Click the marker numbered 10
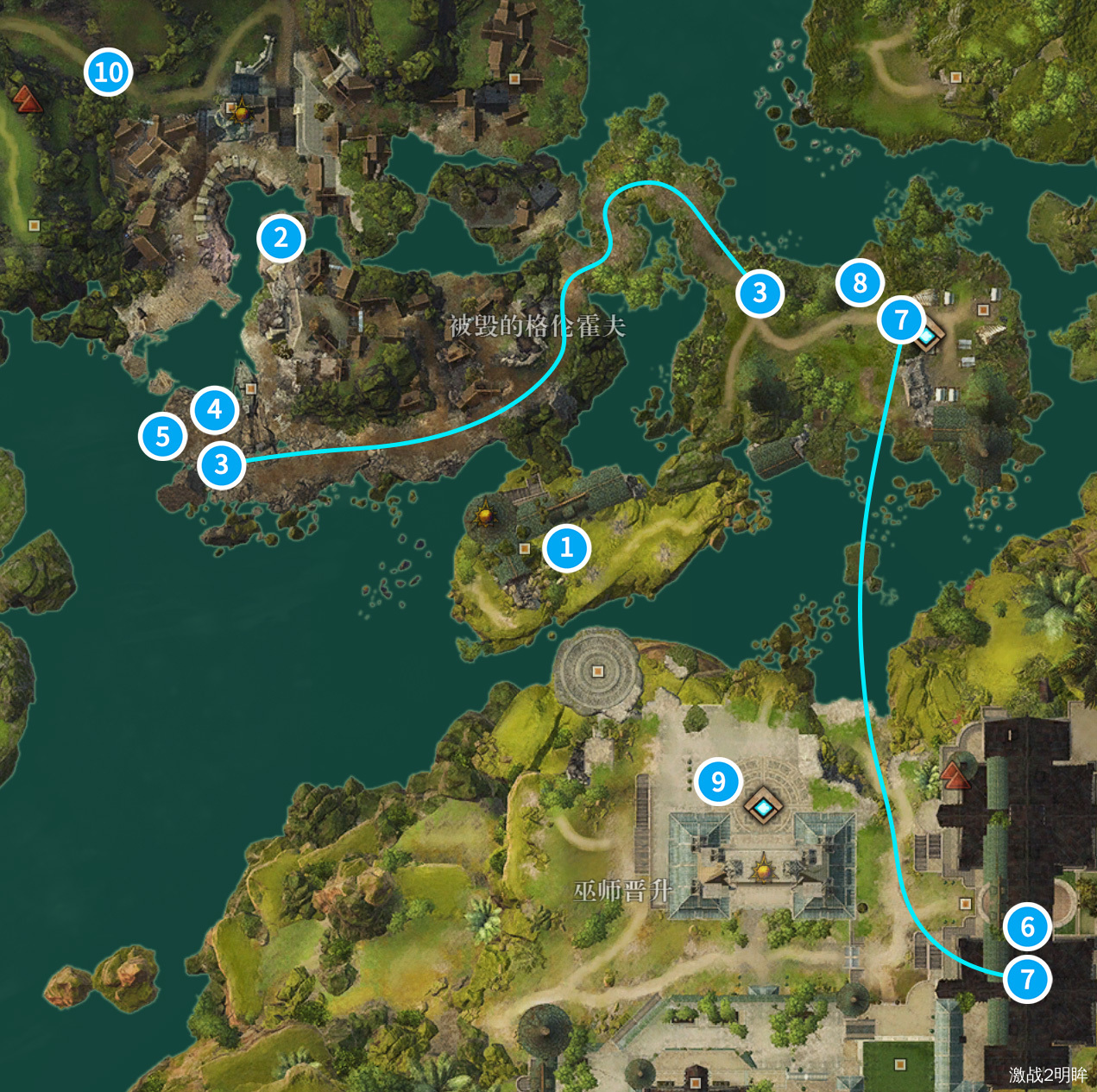 pyautogui.click(x=109, y=73)
